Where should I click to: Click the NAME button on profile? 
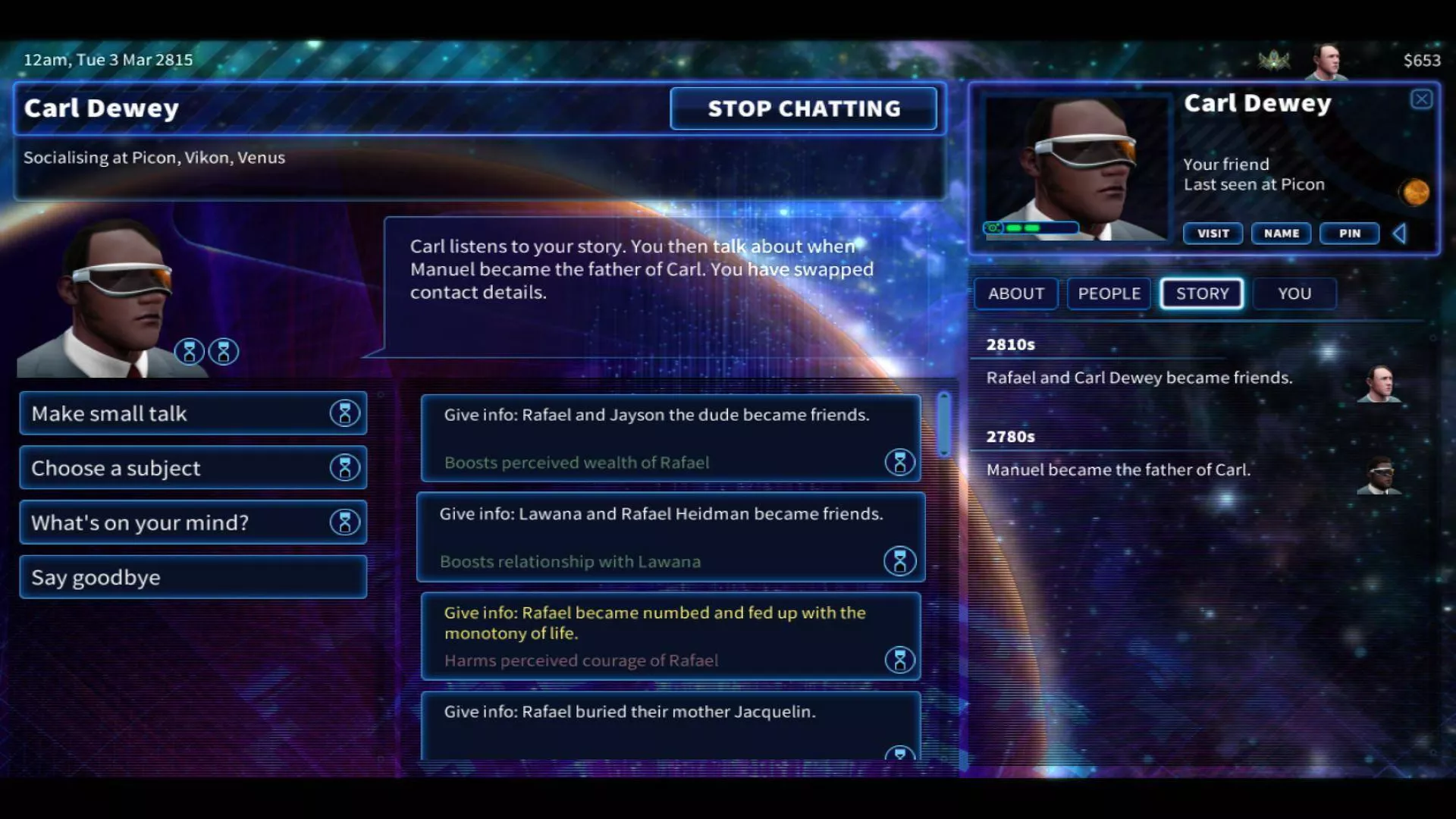pos(1281,234)
